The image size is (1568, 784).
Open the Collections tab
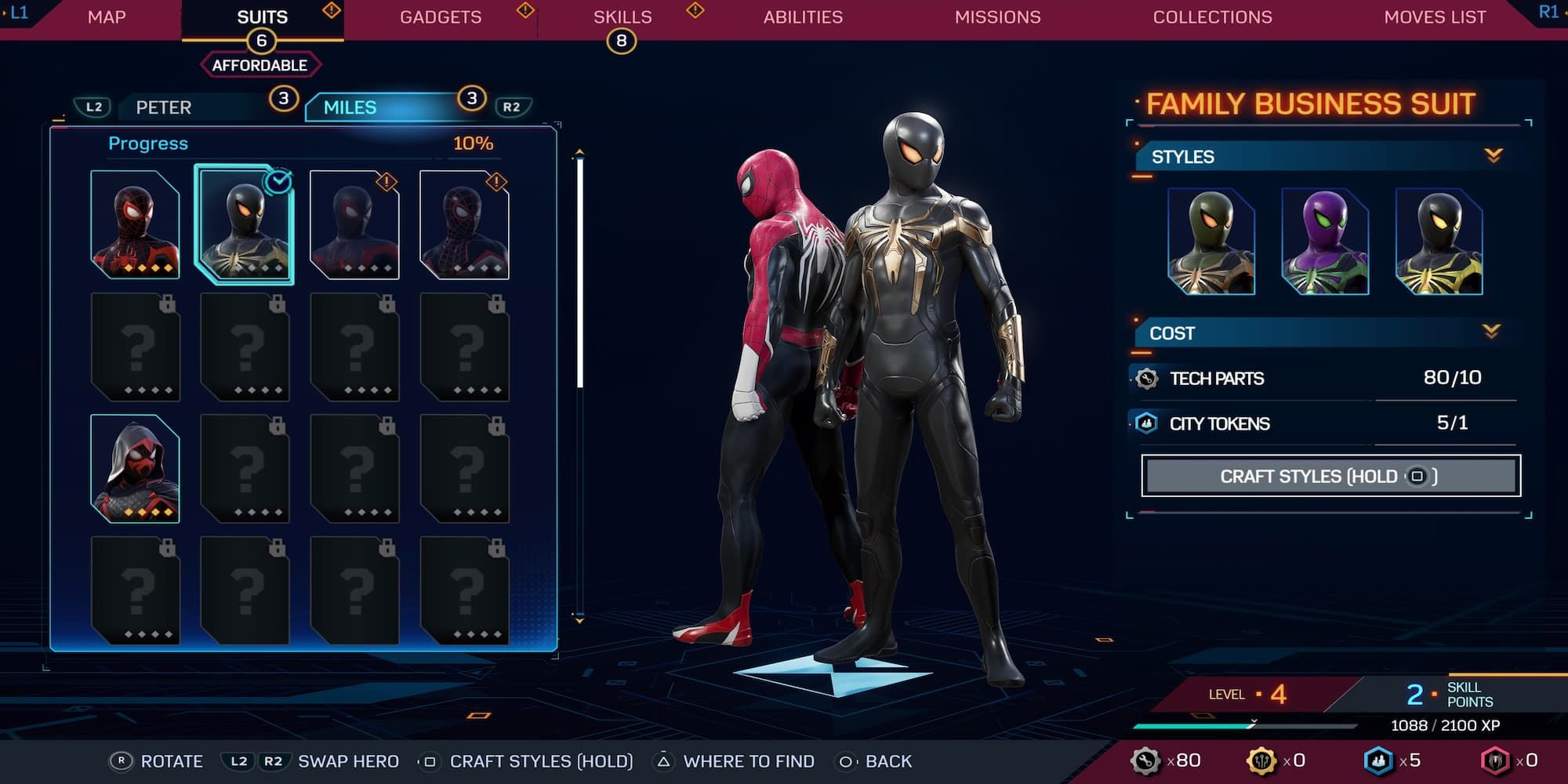coord(1211,16)
